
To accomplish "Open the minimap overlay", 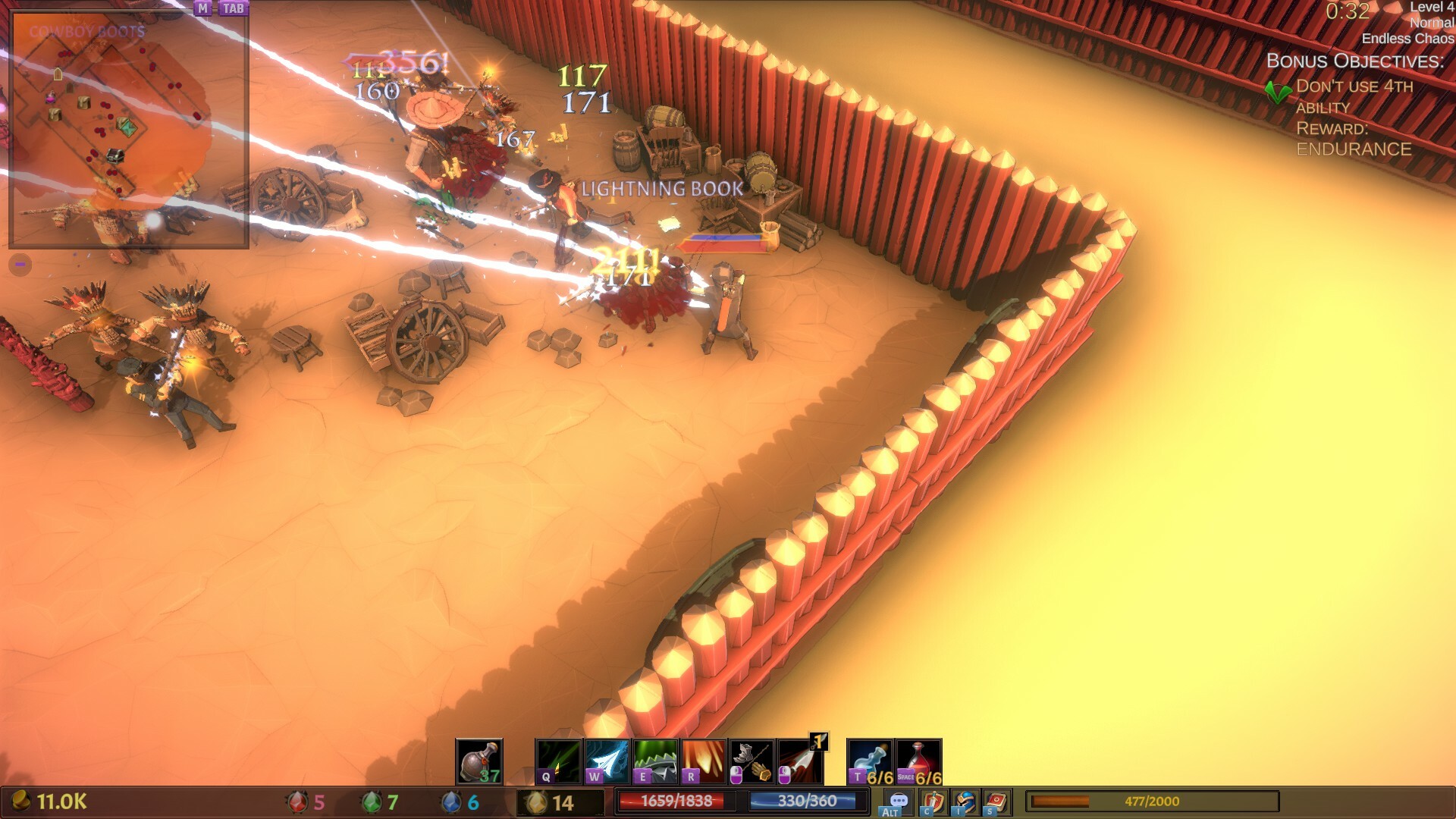I will [x=202, y=8].
